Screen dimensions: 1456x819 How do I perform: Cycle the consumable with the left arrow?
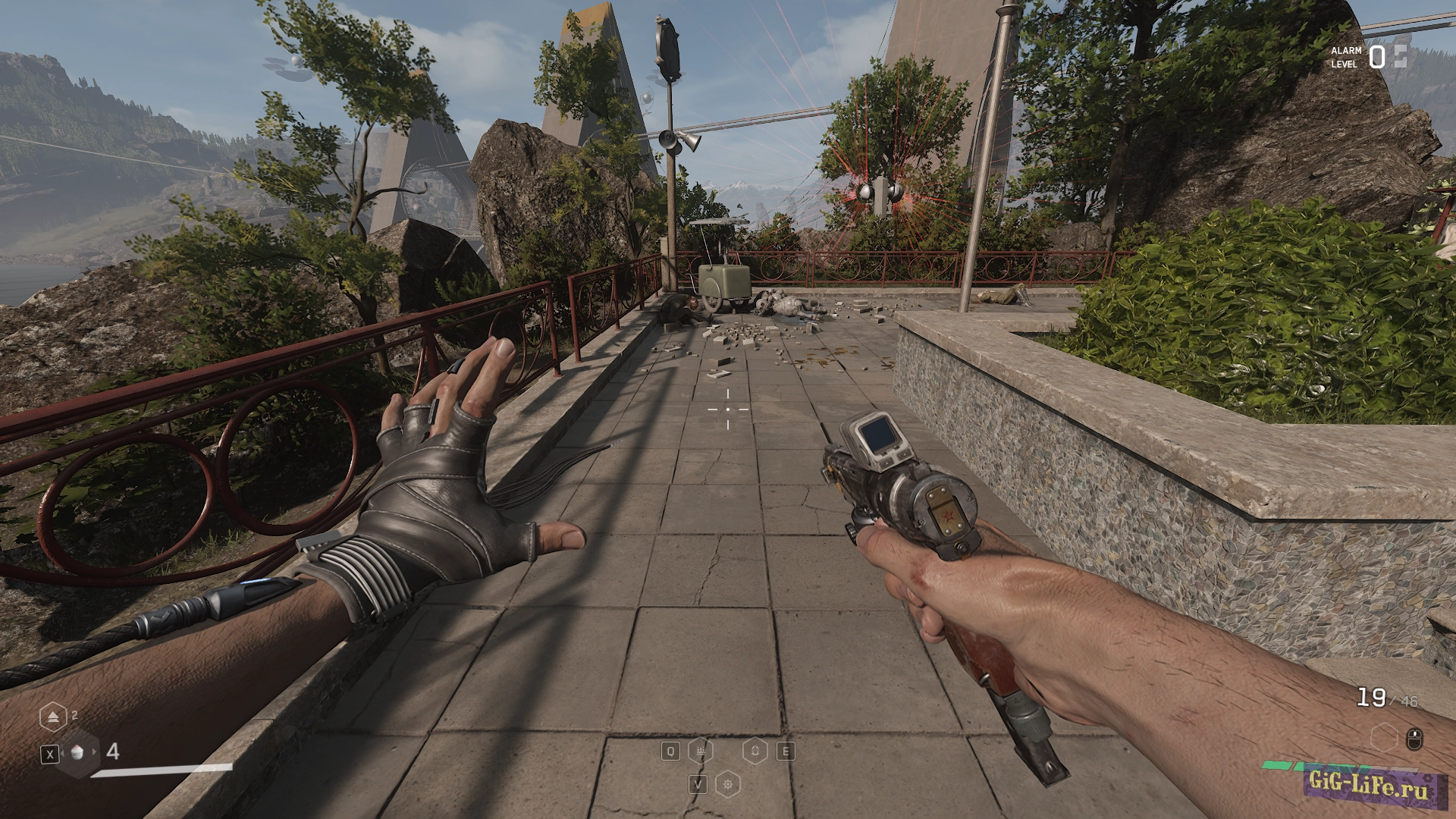[62, 752]
